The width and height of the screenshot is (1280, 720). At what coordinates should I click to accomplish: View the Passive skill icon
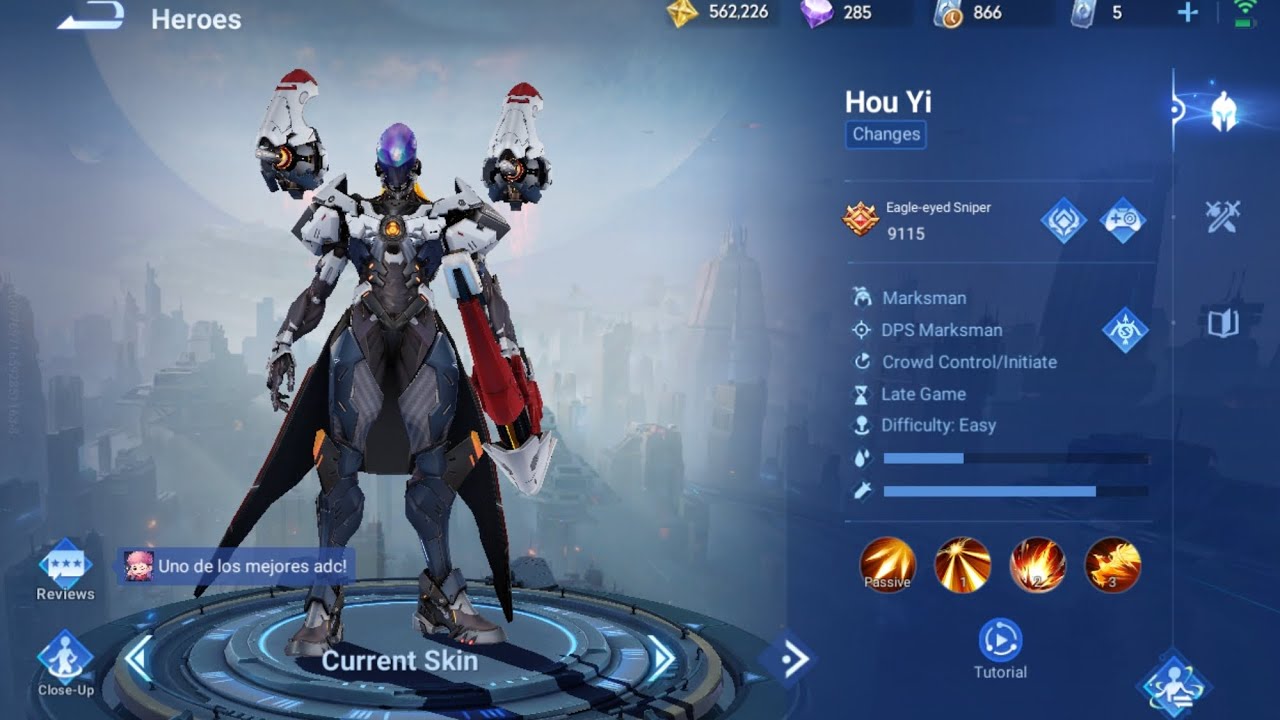887,565
